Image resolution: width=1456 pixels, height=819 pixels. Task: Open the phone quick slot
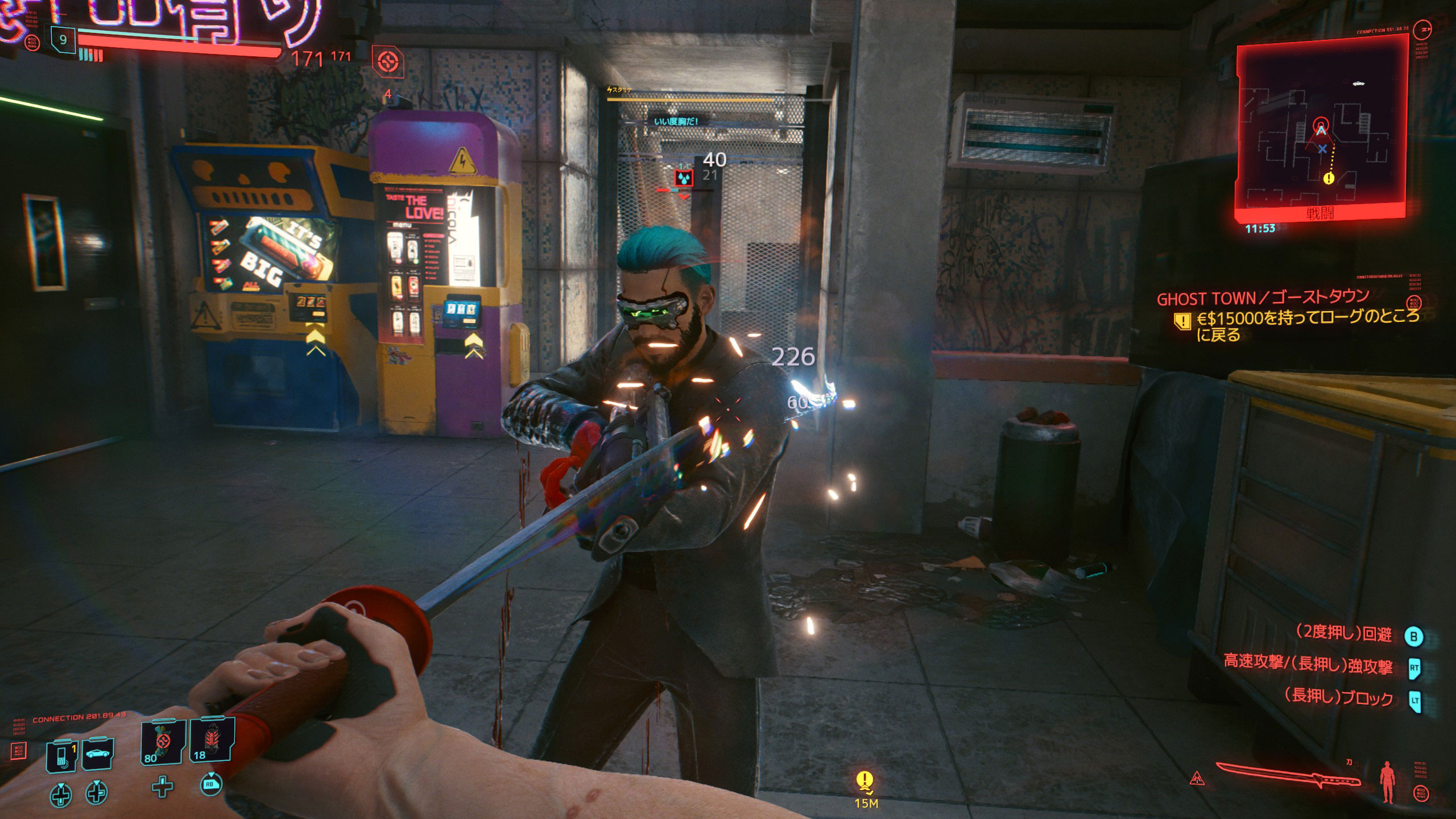[61, 755]
